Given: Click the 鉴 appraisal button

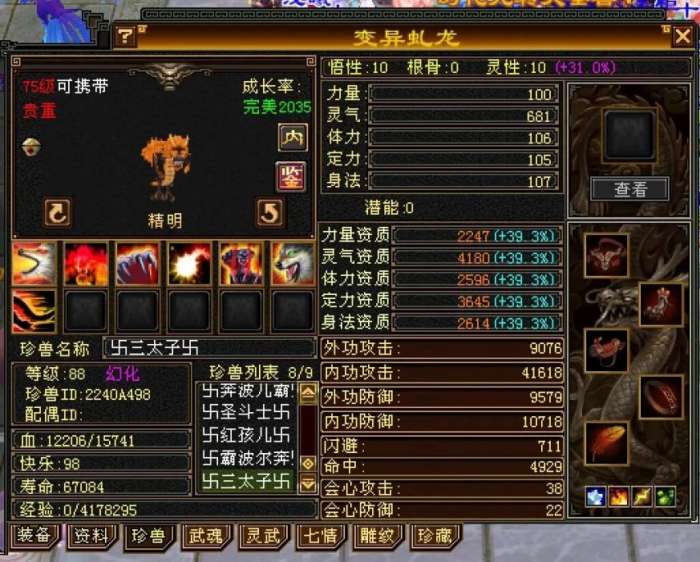Looking at the screenshot, I should point(291,176).
